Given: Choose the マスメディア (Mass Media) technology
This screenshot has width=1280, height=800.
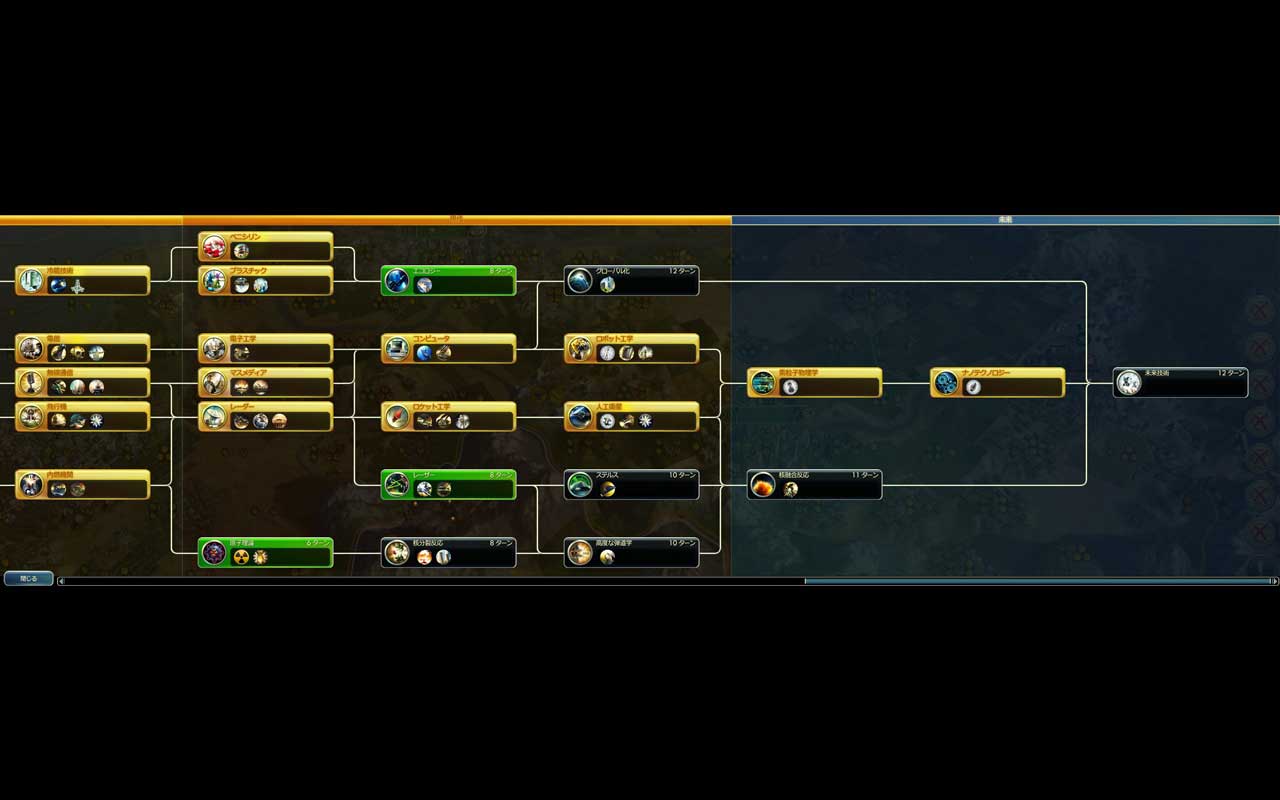Looking at the screenshot, I should 266,383.
